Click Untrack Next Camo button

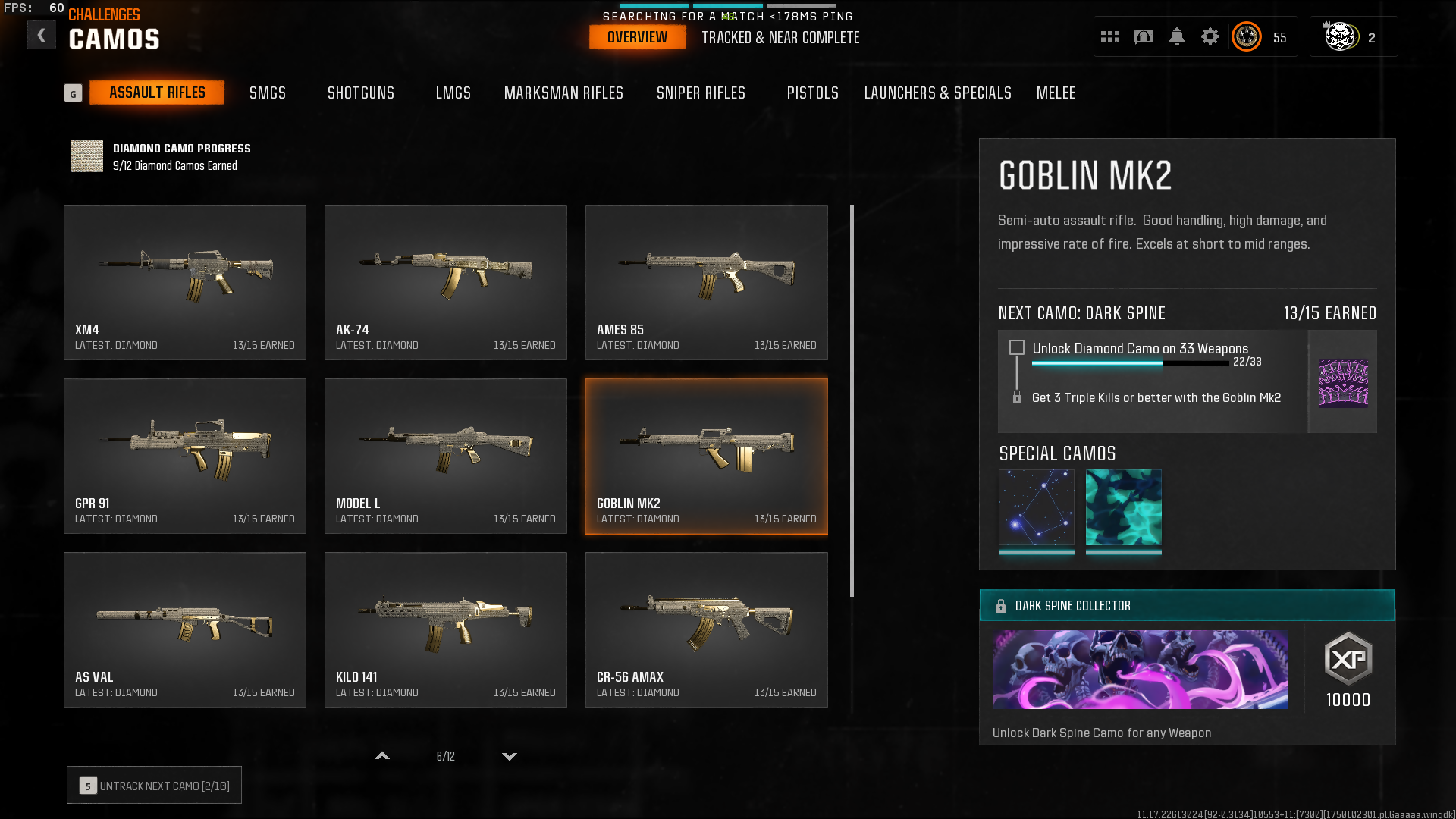(154, 786)
